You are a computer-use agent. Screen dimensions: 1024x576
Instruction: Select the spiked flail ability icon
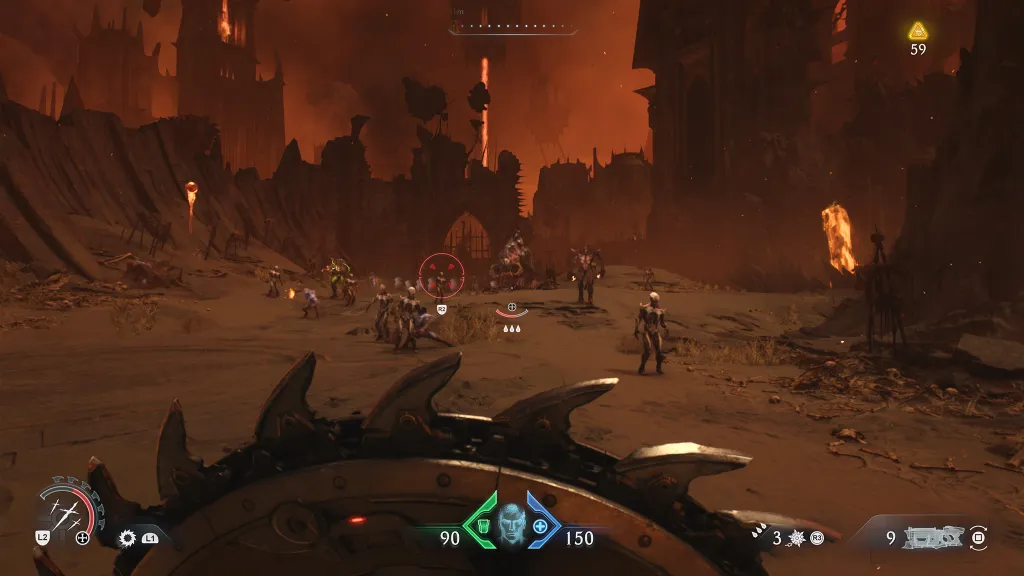[797, 538]
